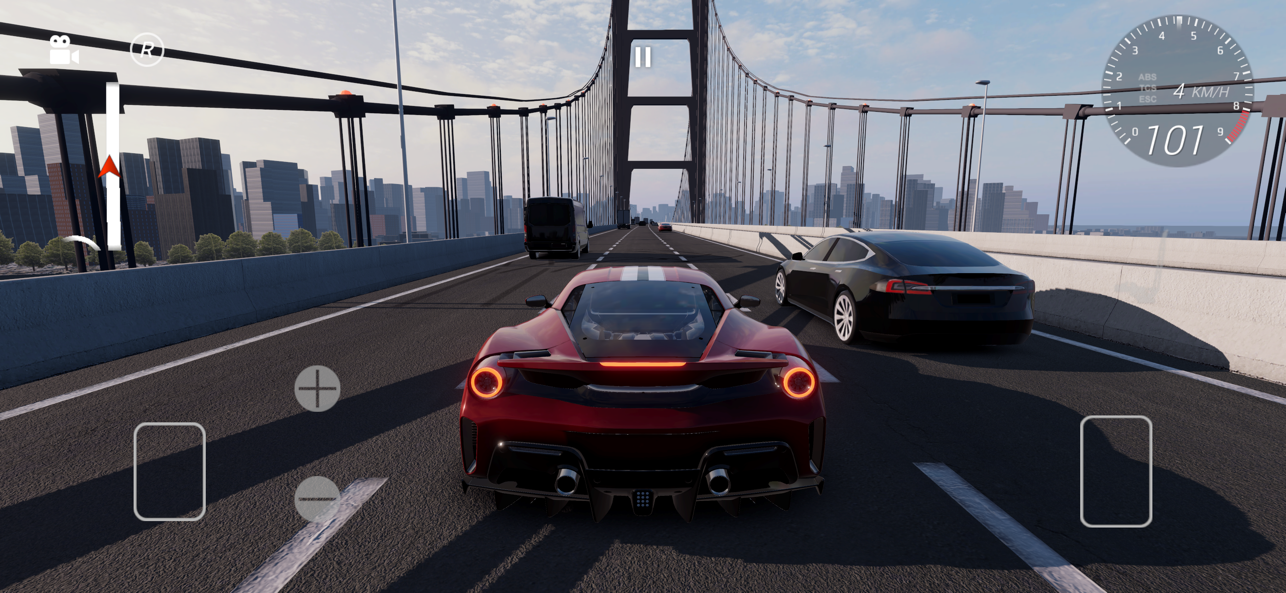This screenshot has height=593, width=1286.
Task: Shift down with the minus button
Action: [317, 498]
